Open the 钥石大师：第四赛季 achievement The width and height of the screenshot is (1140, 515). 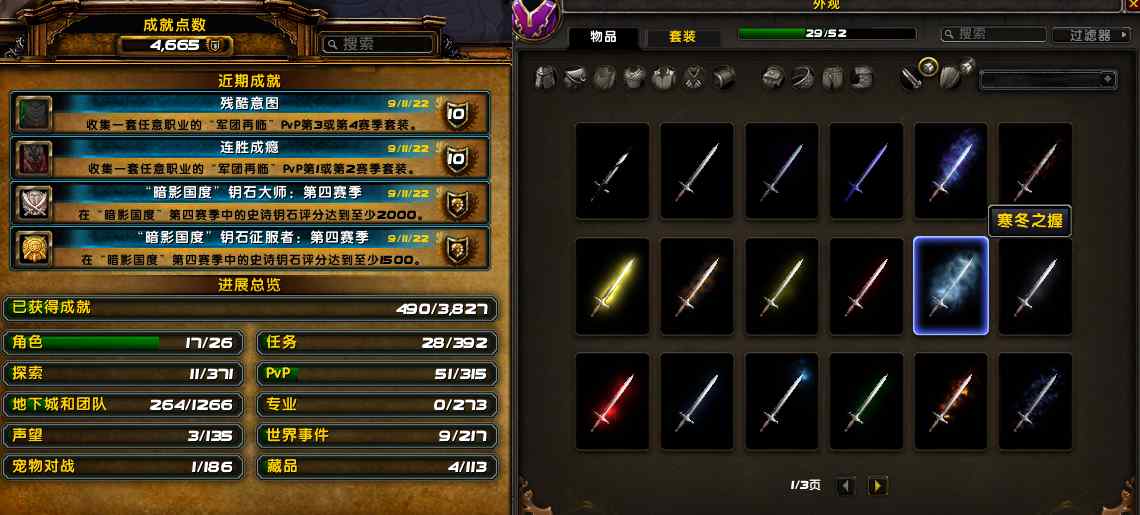(249, 202)
